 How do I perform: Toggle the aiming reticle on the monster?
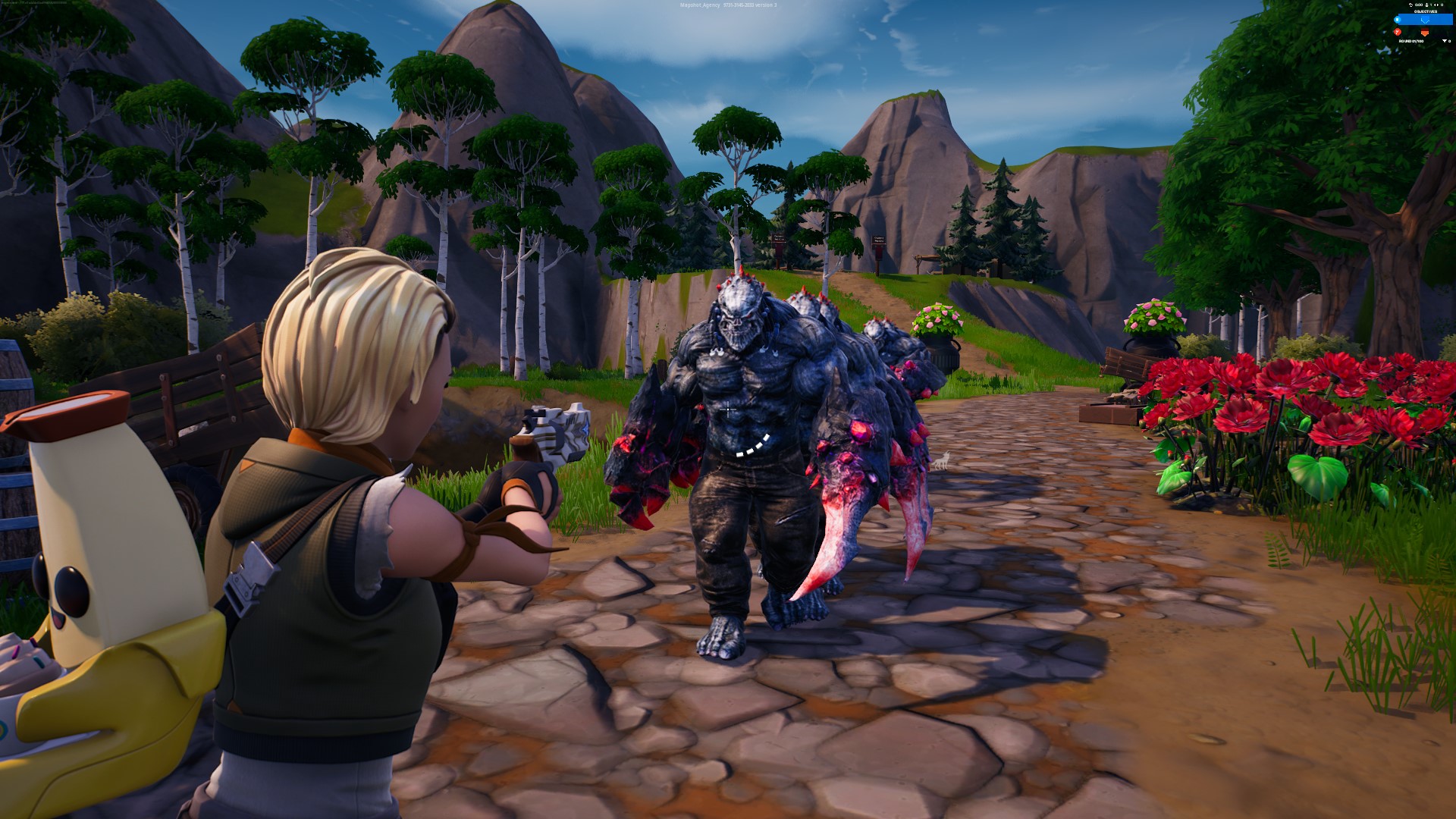tap(728, 409)
